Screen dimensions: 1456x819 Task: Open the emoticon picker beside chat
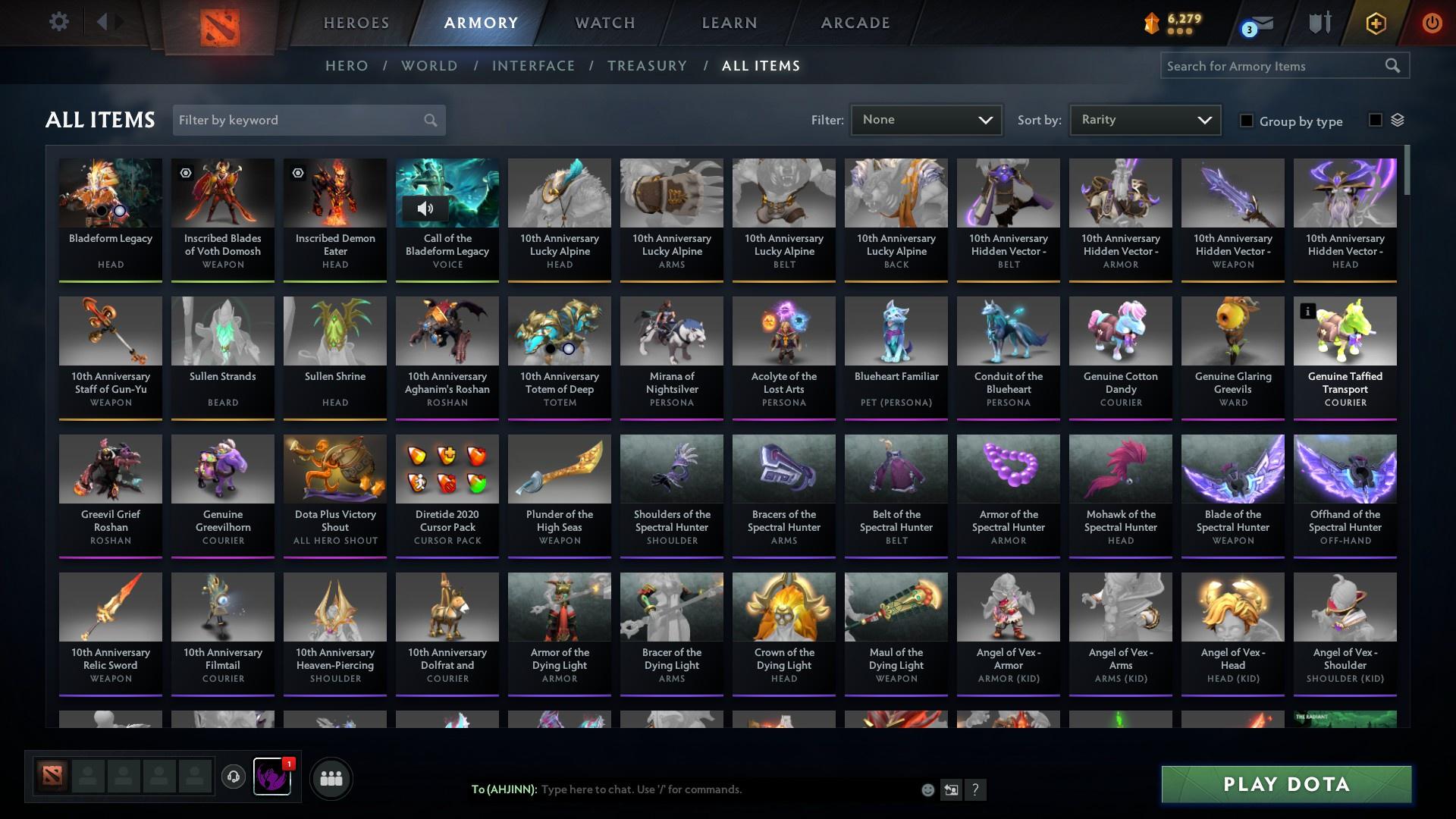click(927, 789)
